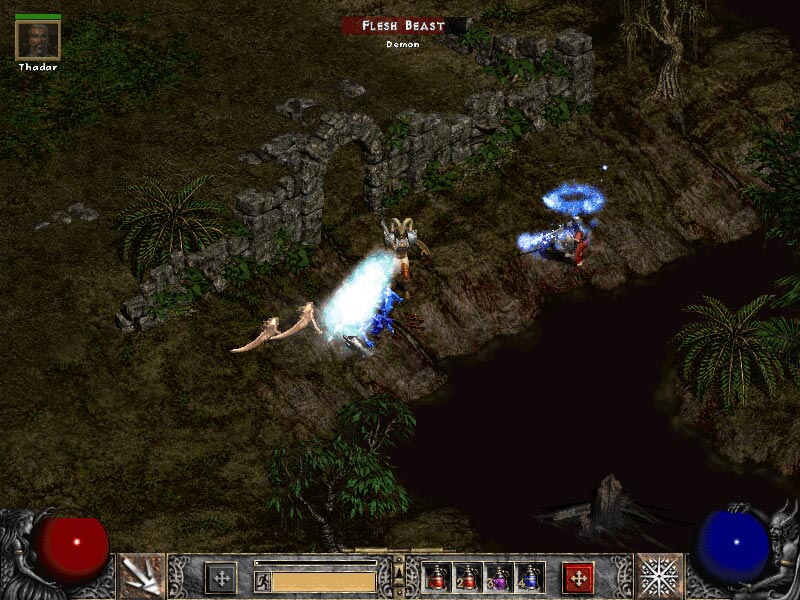
Task: Click the grey cross button beside the stamina bar
Action: (x=220, y=577)
